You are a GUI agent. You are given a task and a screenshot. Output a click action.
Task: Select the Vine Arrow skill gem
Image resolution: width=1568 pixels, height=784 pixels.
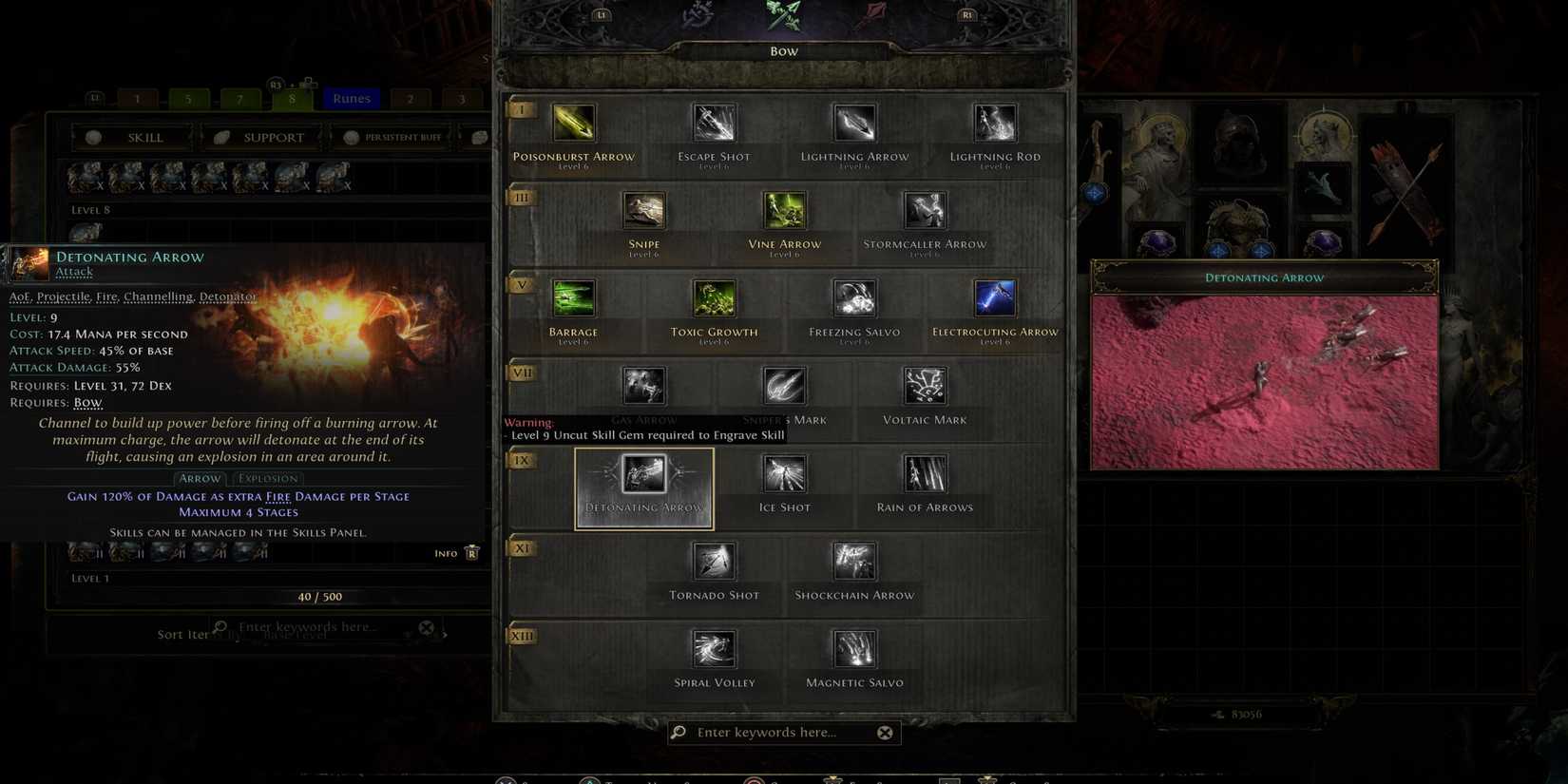pyautogui.click(x=783, y=210)
